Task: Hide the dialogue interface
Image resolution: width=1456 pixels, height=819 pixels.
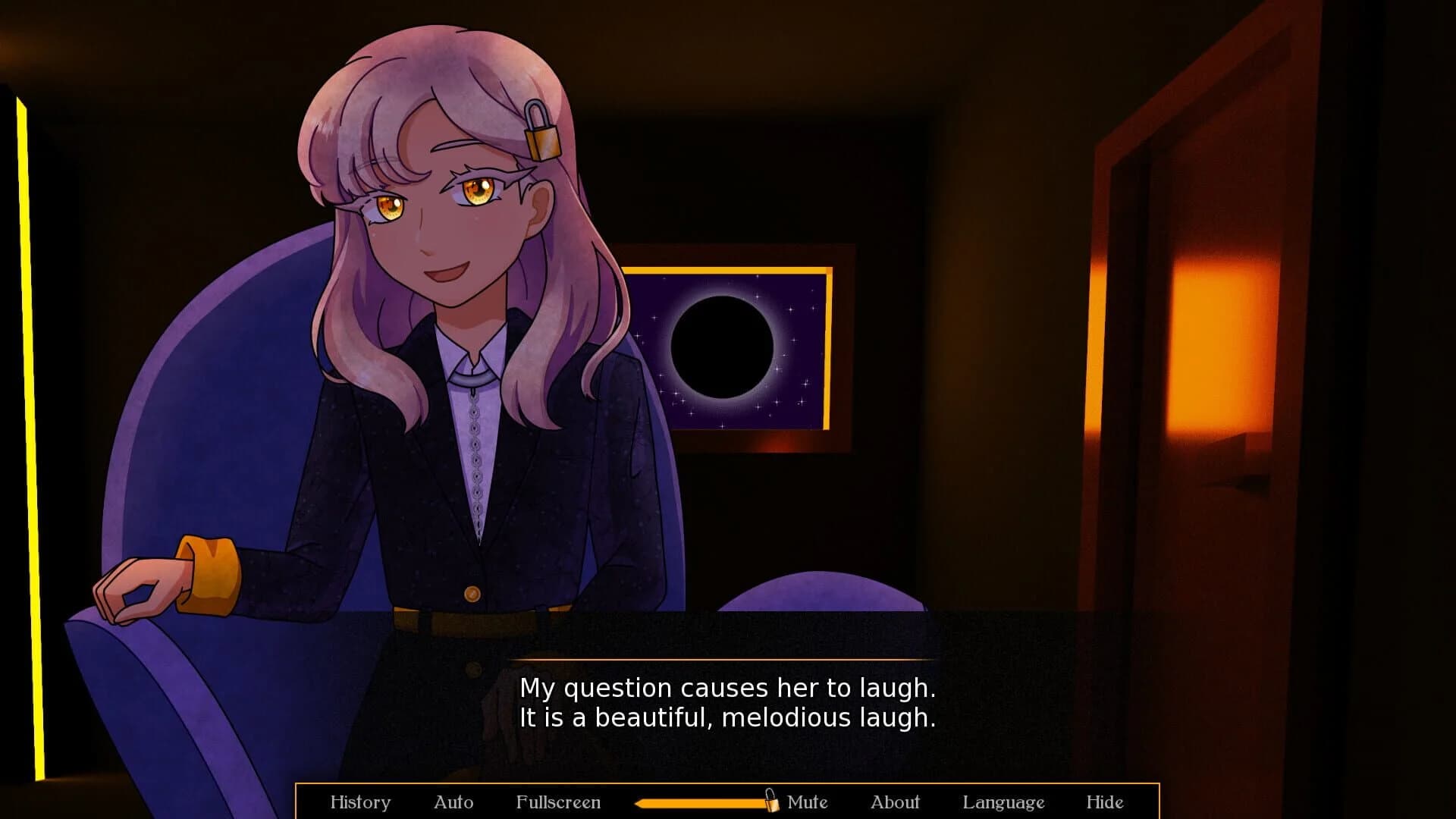Action: point(1106,802)
